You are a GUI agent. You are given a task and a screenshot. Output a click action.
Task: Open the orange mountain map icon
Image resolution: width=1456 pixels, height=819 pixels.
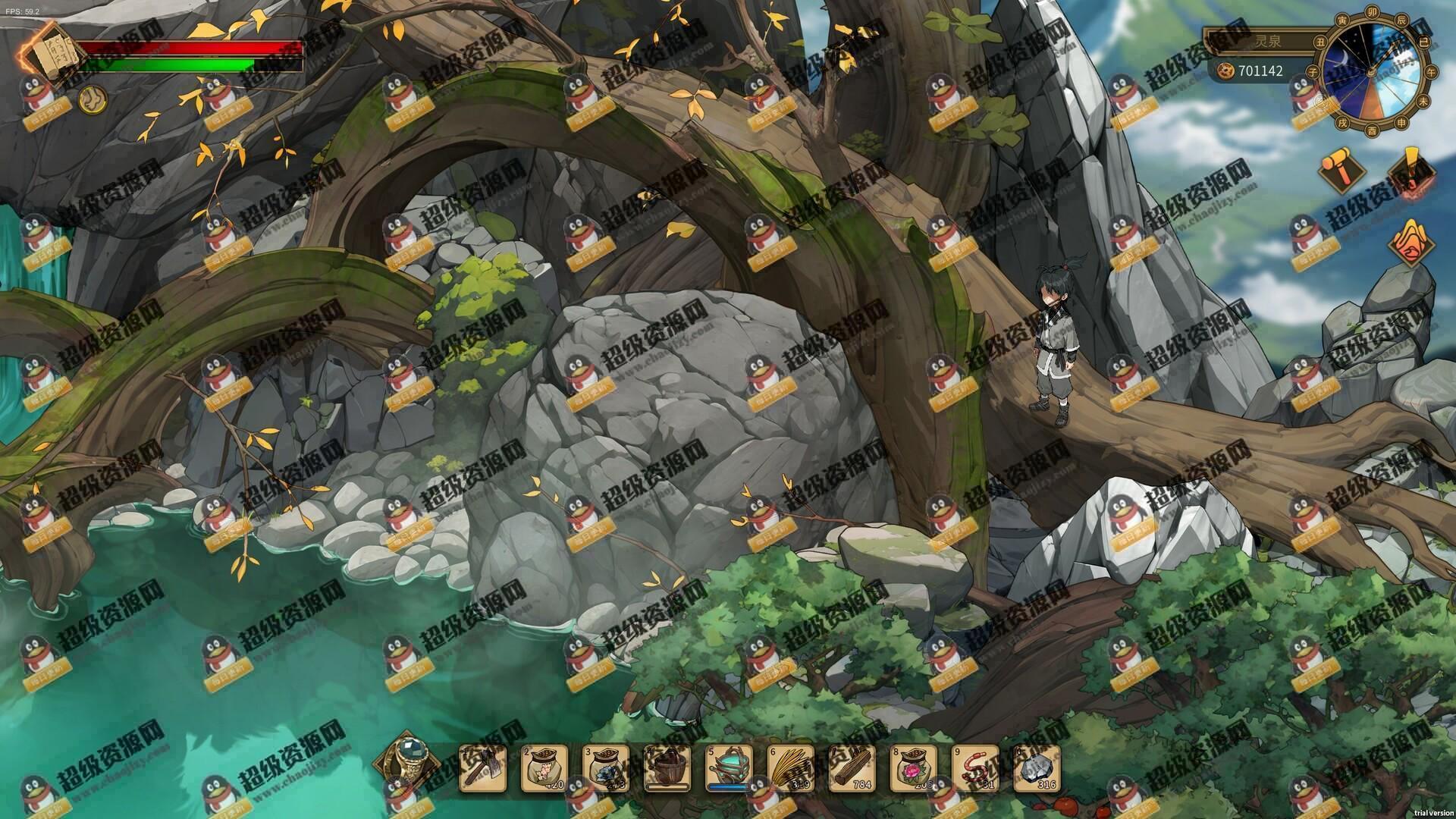[1412, 243]
